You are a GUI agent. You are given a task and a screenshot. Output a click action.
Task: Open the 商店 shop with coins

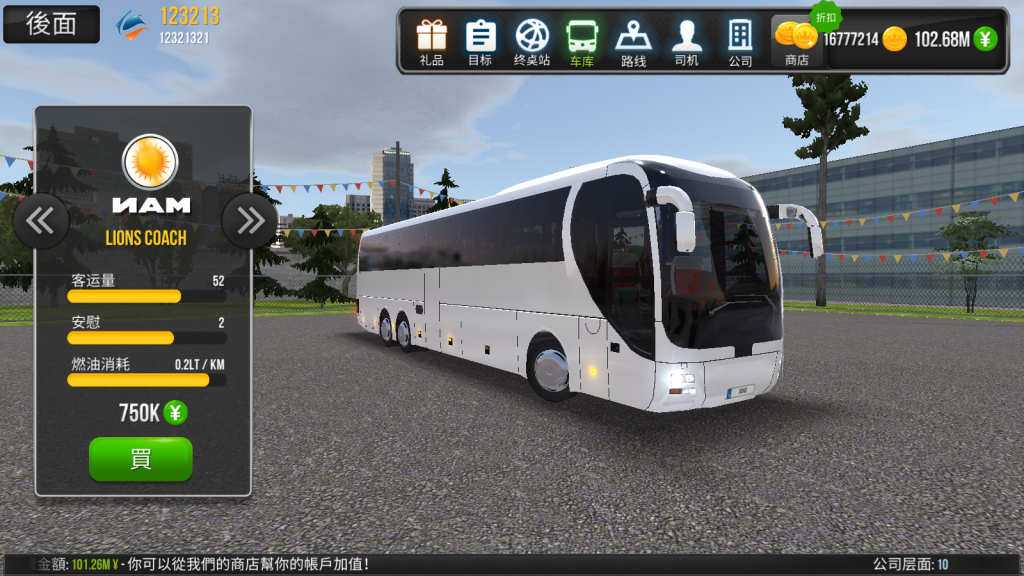[796, 42]
